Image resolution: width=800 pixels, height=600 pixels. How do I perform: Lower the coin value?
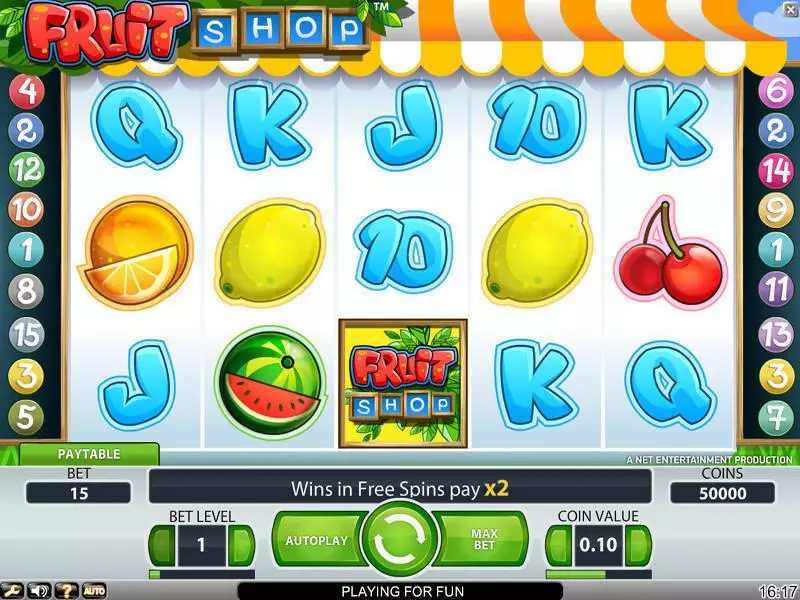[x=558, y=546]
